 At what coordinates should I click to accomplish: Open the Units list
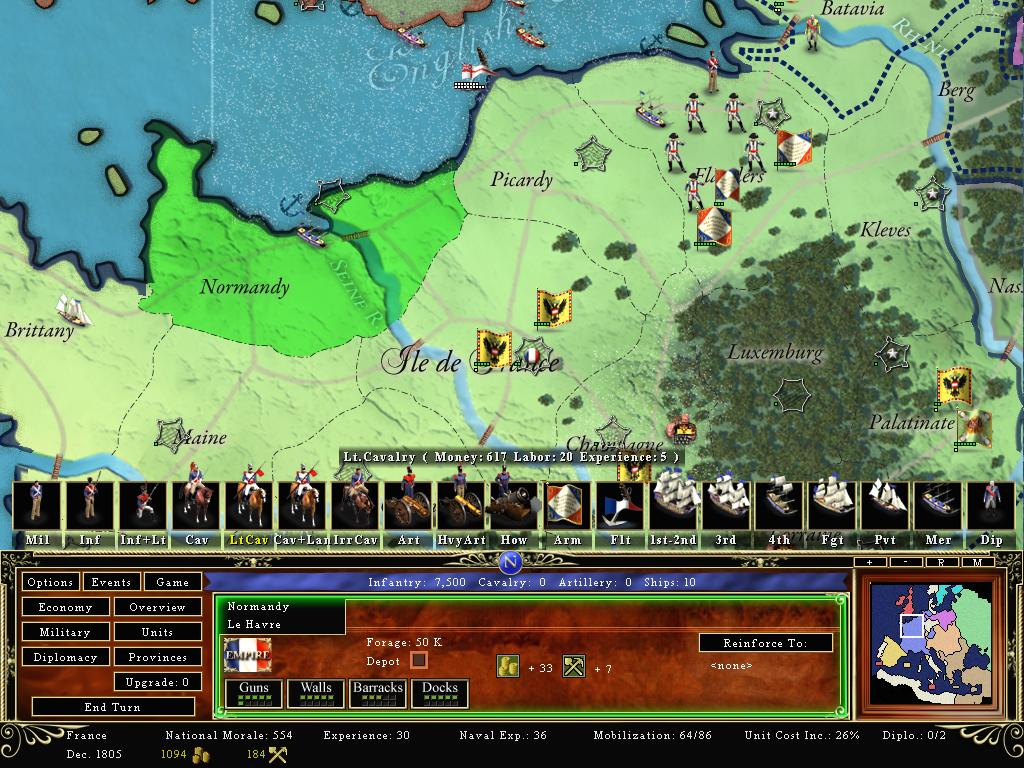[157, 632]
